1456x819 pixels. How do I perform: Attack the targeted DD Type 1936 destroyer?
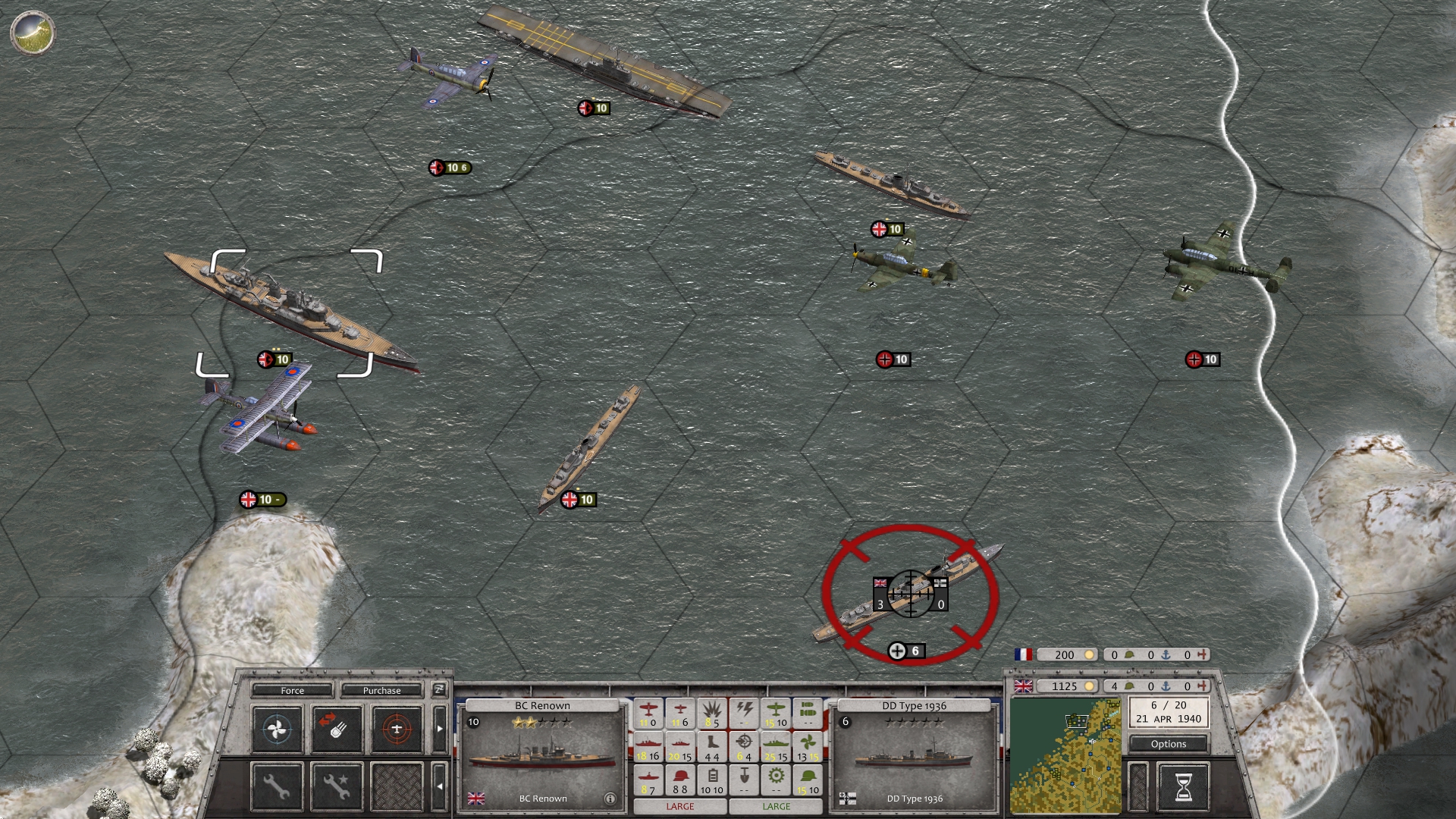[909, 595]
